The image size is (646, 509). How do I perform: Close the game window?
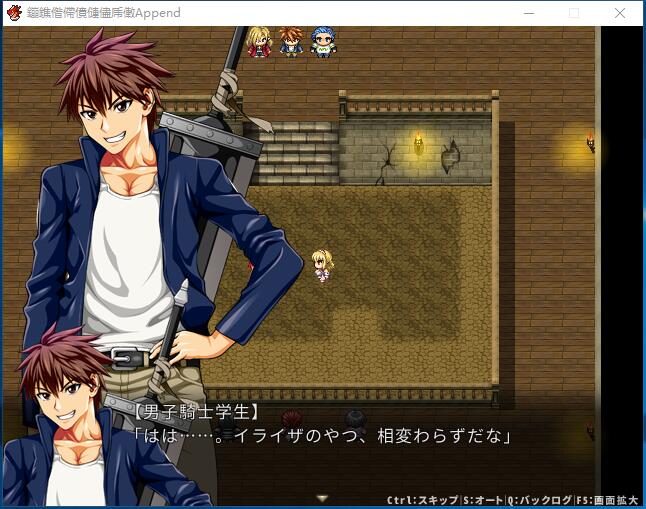click(x=620, y=13)
